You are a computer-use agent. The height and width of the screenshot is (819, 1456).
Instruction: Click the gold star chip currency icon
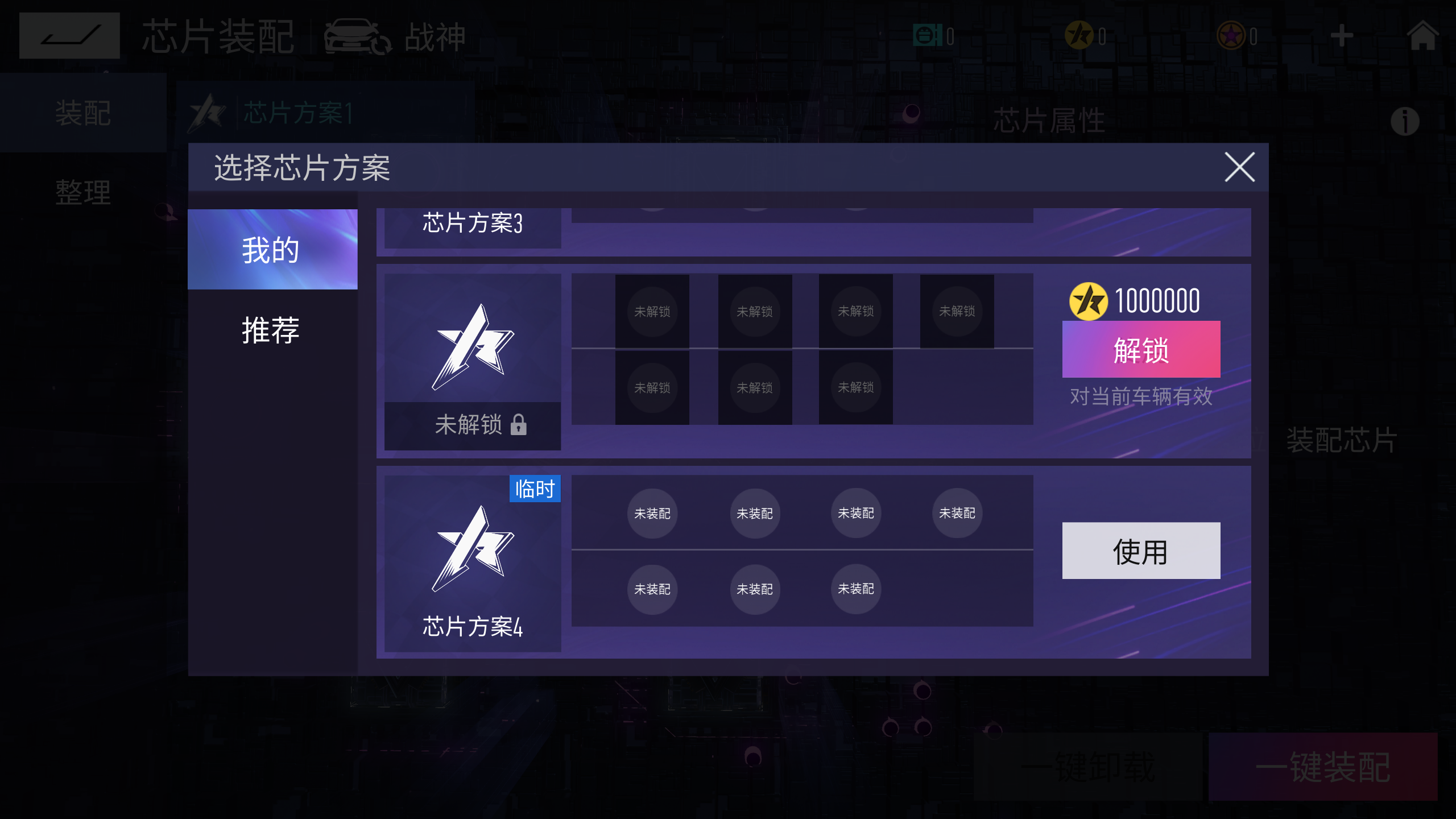[1080, 35]
